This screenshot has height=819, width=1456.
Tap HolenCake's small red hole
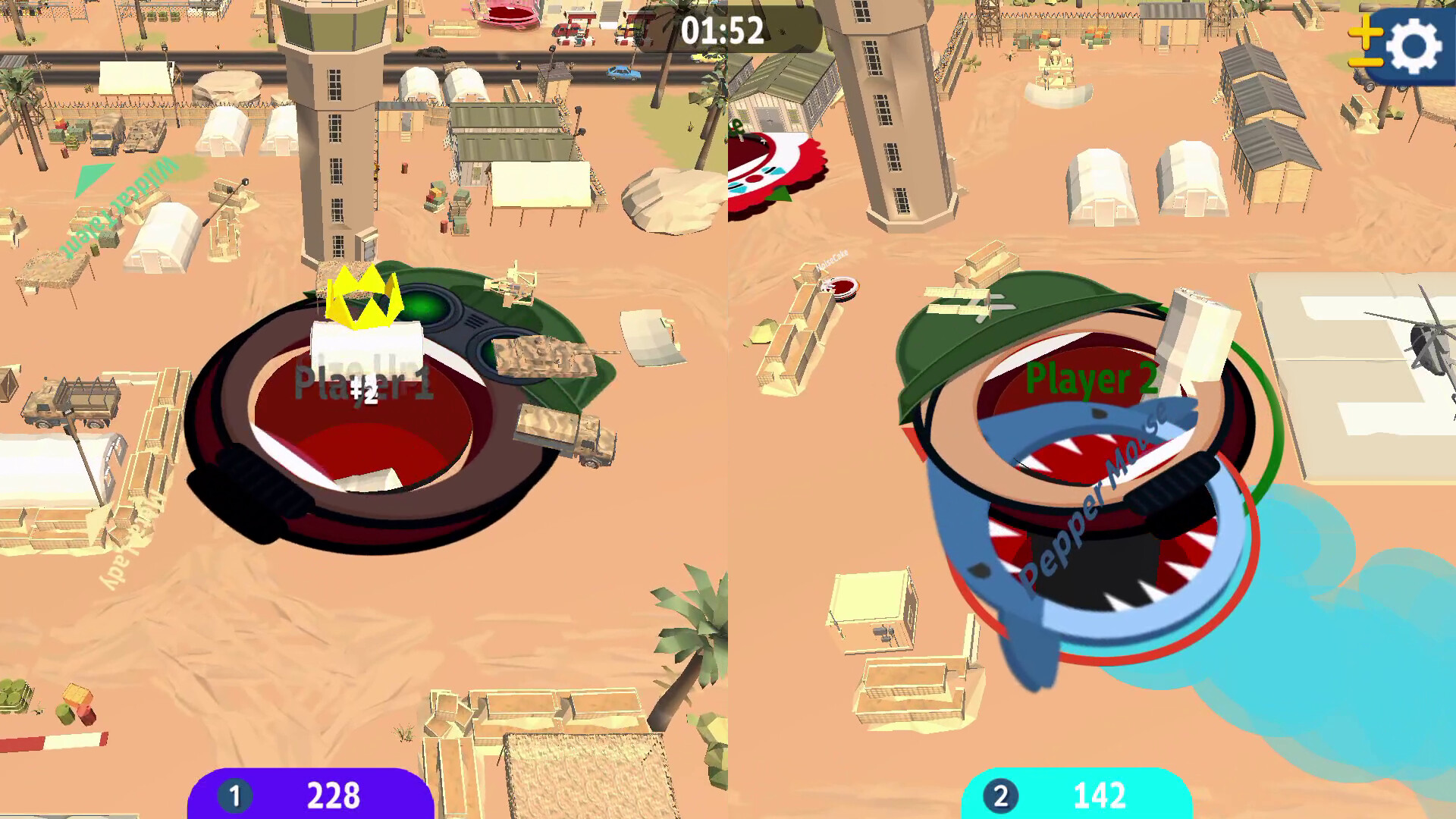[842, 287]
